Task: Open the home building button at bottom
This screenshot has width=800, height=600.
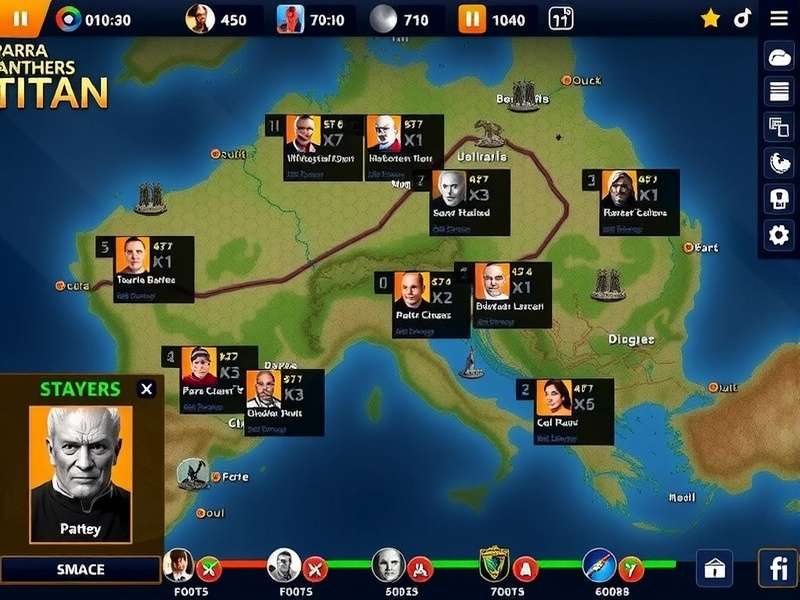Action: click(715, 568)
